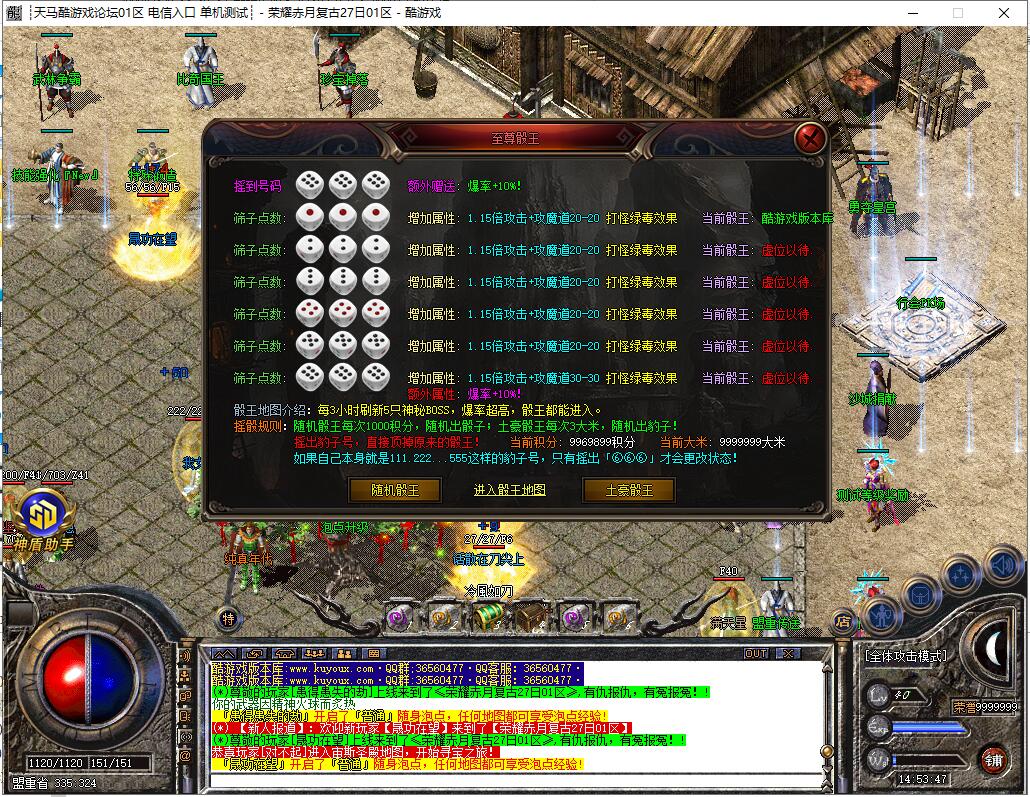Open the bag round button

point(920,596)
